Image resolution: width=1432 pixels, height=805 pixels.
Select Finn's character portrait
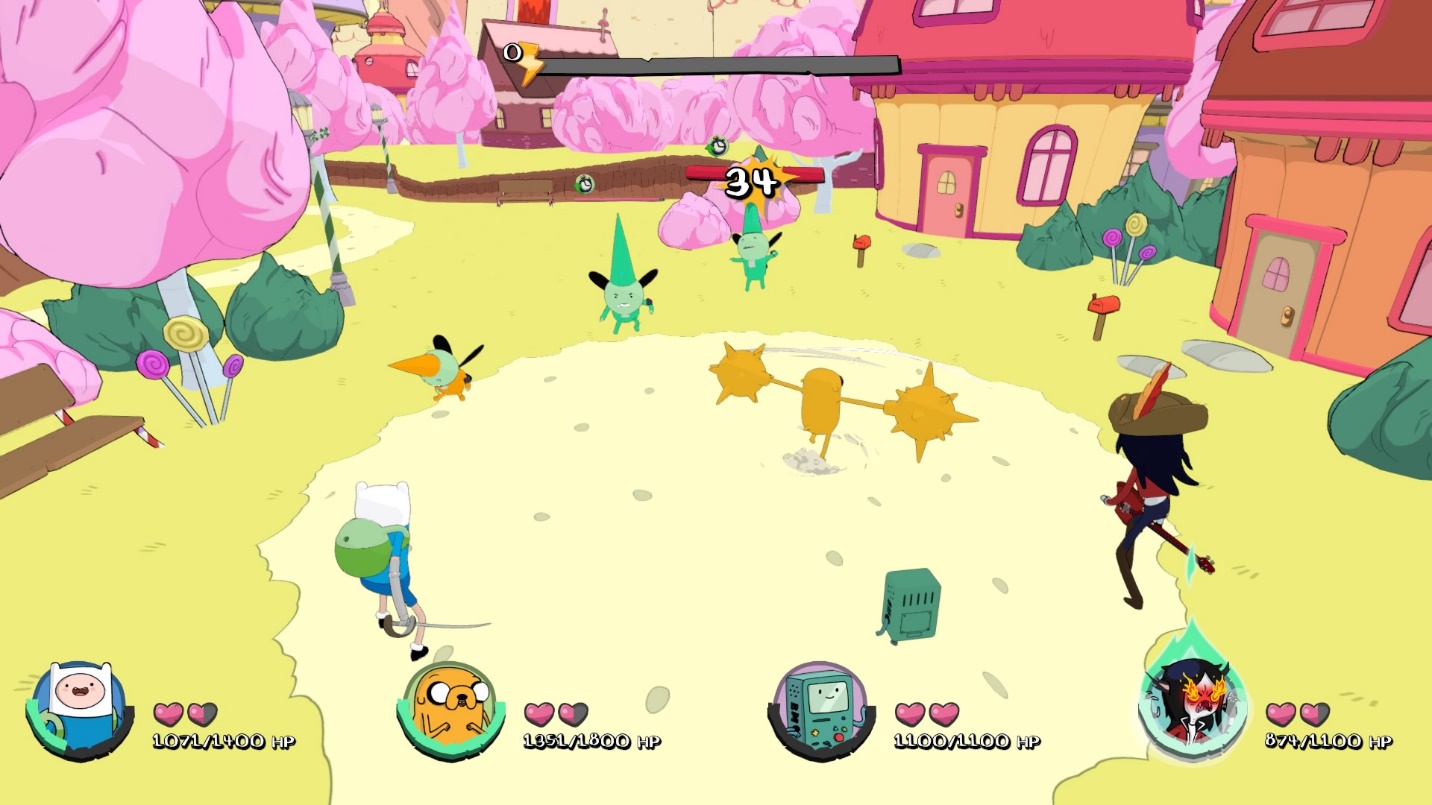pyautogui.click(x=79, y=708)
